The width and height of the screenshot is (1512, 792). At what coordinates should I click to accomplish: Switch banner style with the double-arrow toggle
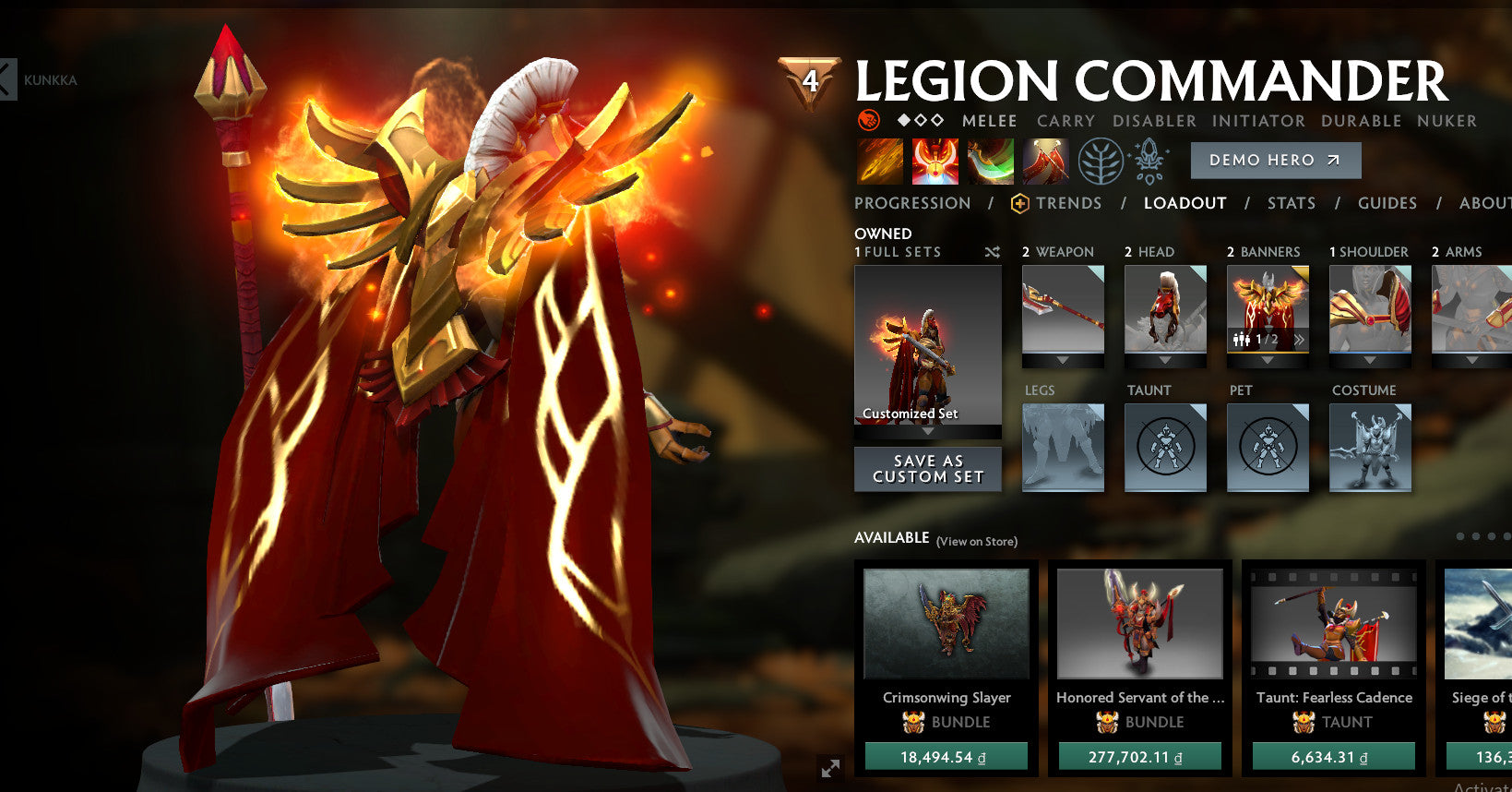(1299, 340)
